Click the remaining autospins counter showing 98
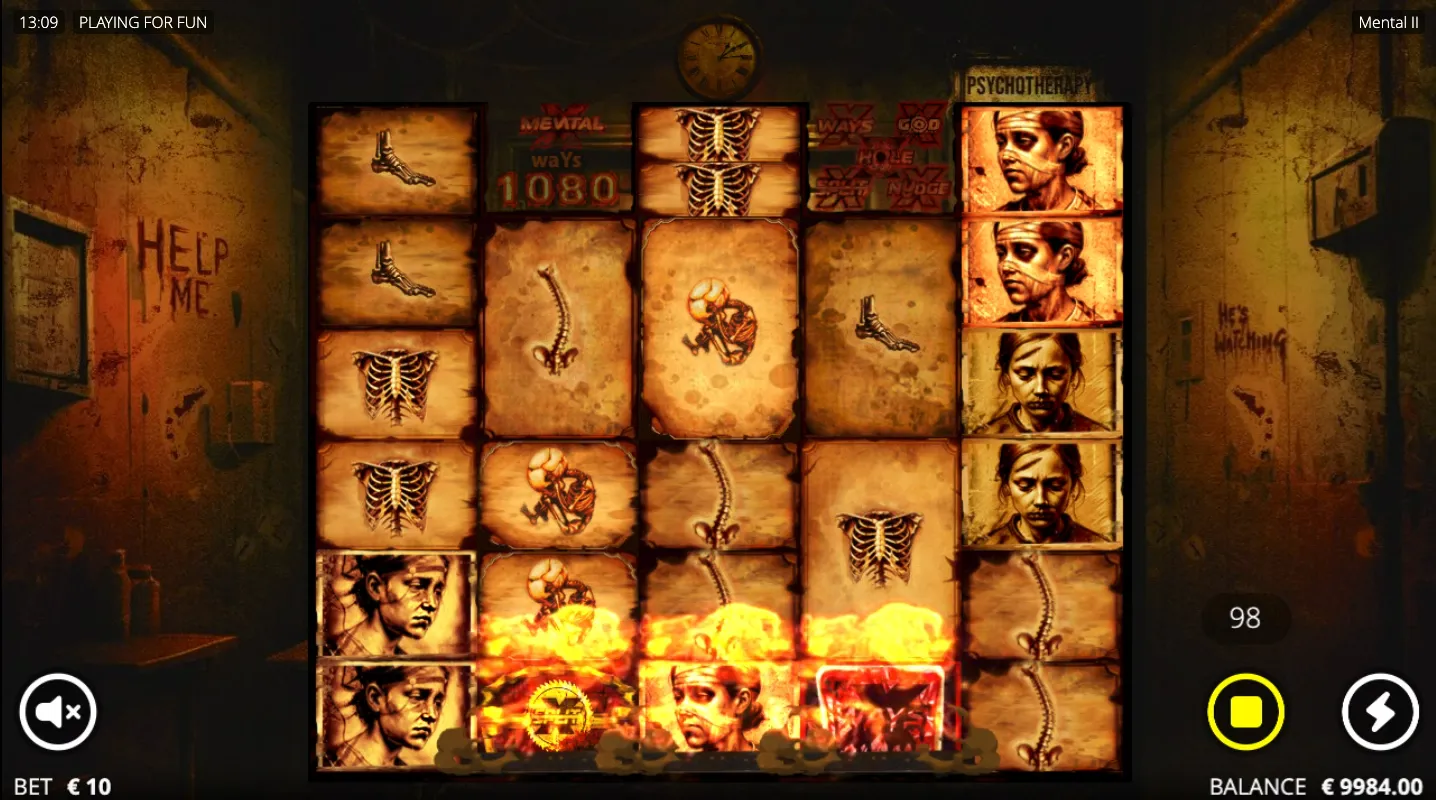 1245,618
